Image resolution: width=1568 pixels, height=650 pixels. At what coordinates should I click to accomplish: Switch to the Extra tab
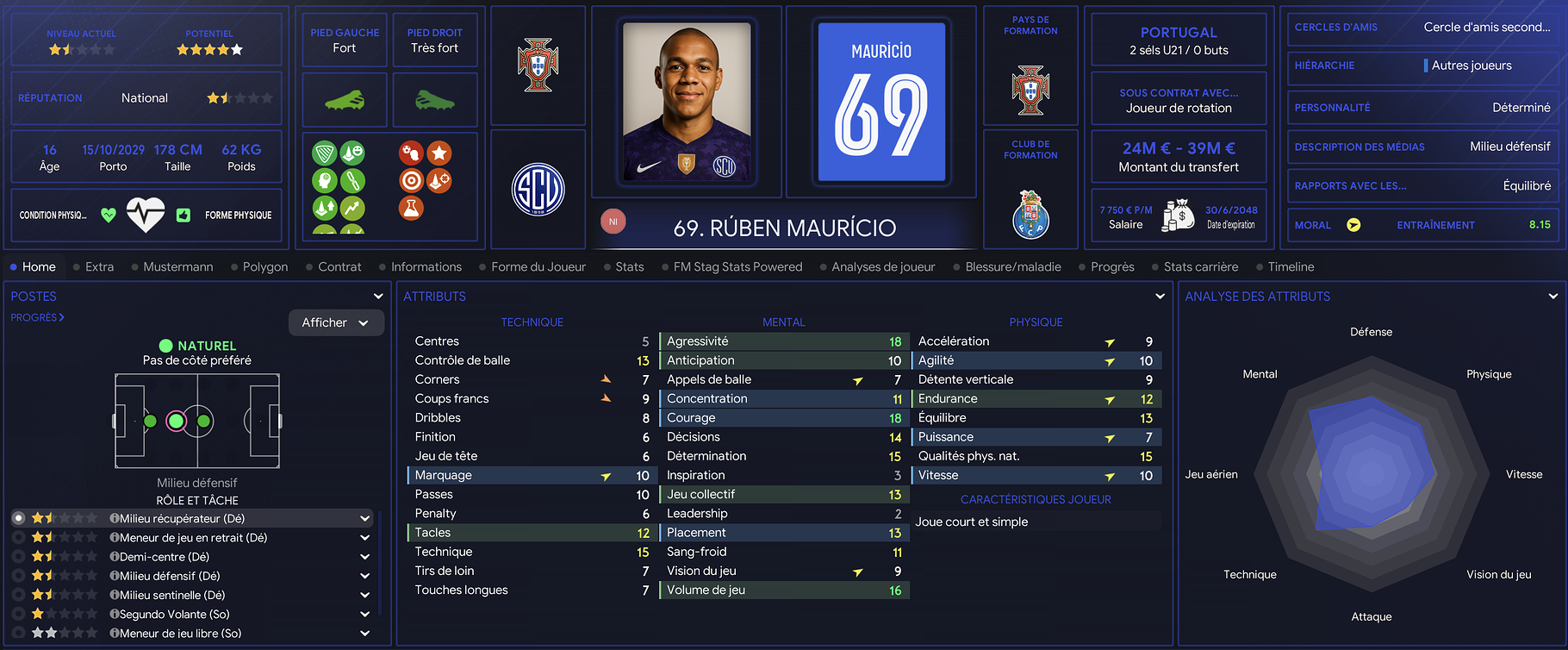[x=99, y=267]
